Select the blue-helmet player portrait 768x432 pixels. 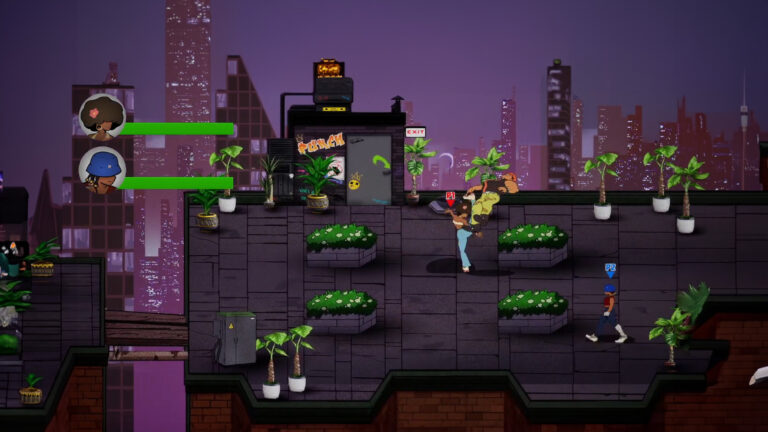(101, 169)
